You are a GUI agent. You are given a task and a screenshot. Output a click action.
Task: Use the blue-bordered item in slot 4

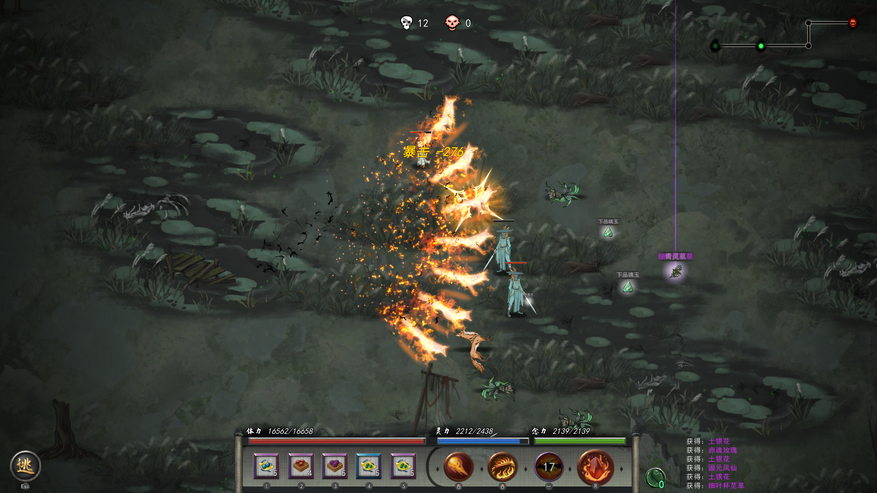tap(369, 465)
